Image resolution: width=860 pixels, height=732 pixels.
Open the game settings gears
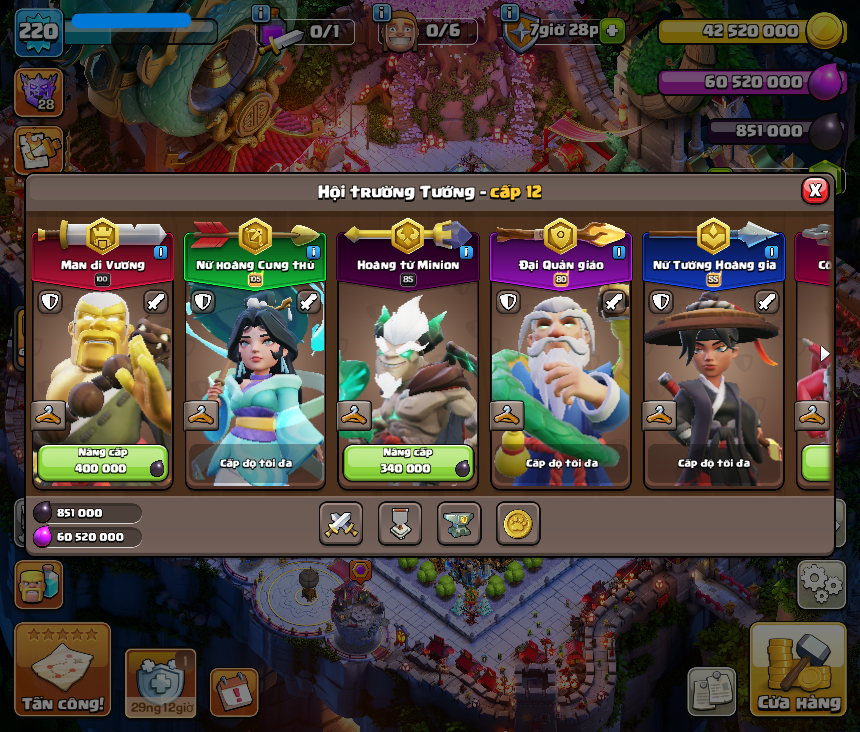[x=820, y=584]
